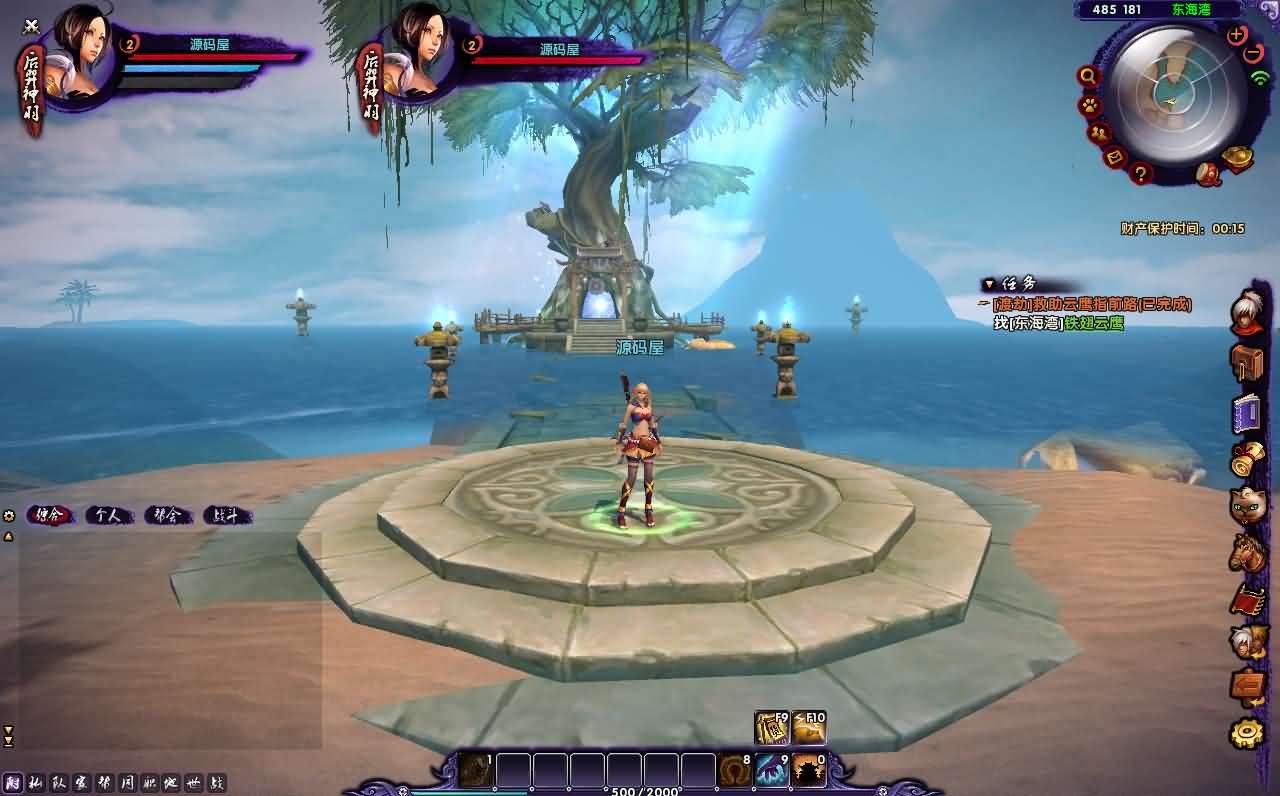Image resolution: width=1280 pixels, height=796 pixels.
Task: Open the scroll with red ribbon icon
Action: (x=1247, y=459)
